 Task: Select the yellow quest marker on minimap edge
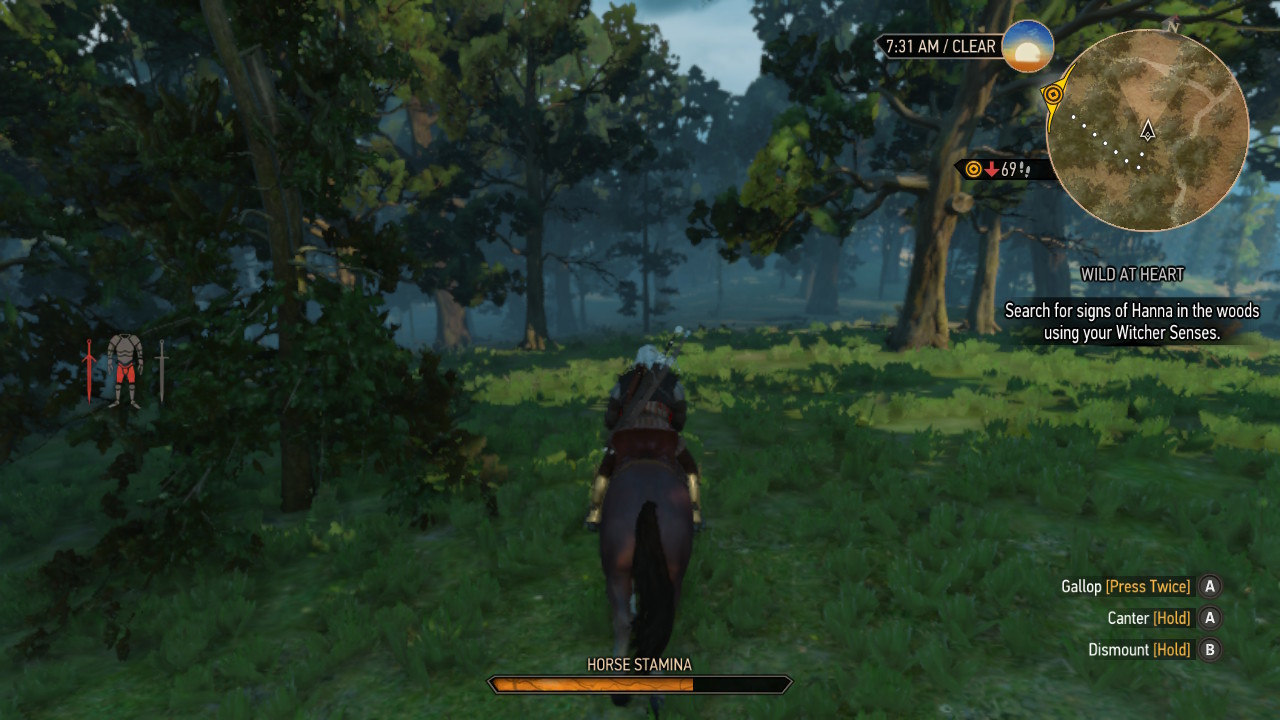(x=1053, y=94)
